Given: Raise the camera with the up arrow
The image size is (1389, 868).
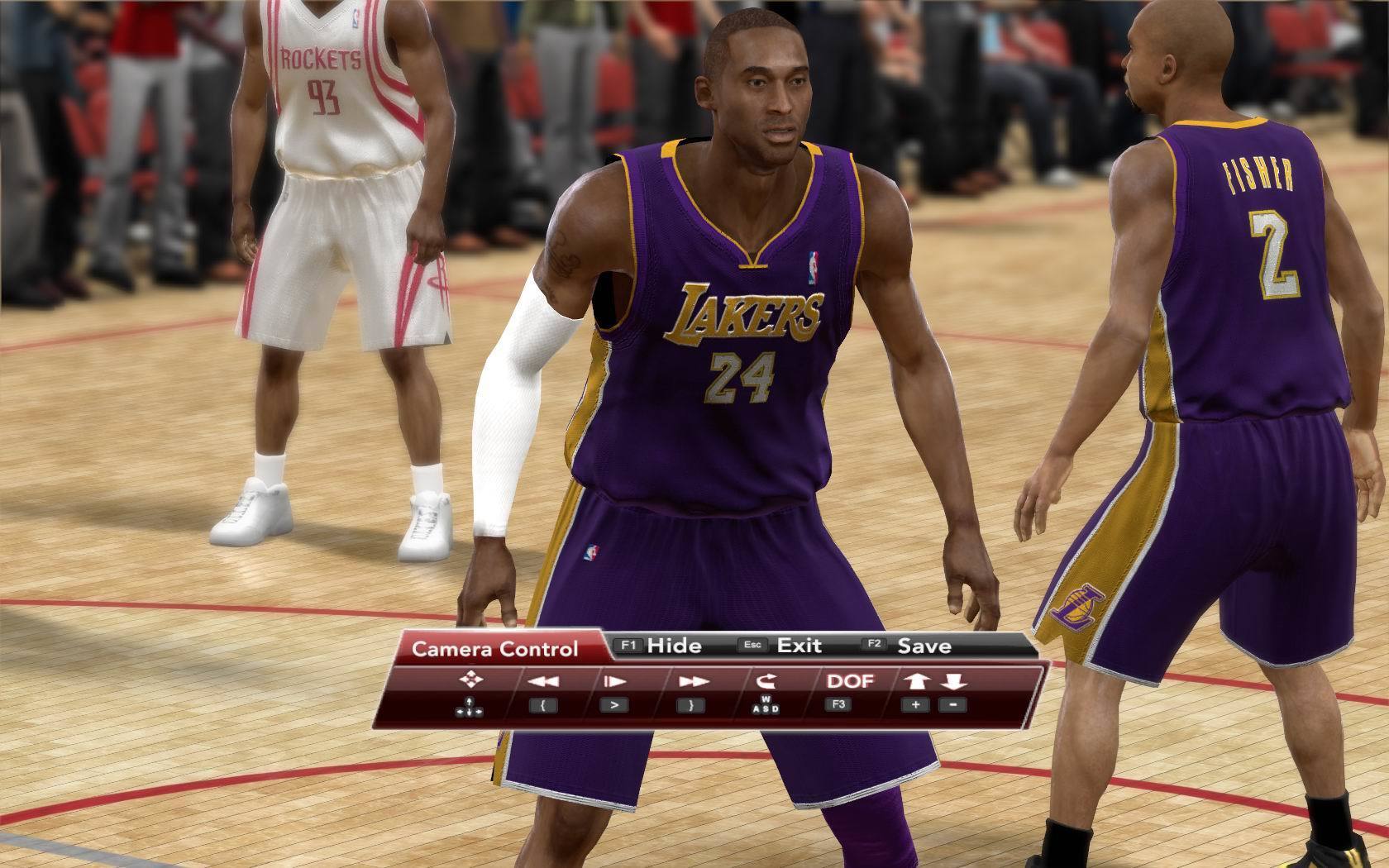Looking at the screenshot, I should (x=916, y=682).
